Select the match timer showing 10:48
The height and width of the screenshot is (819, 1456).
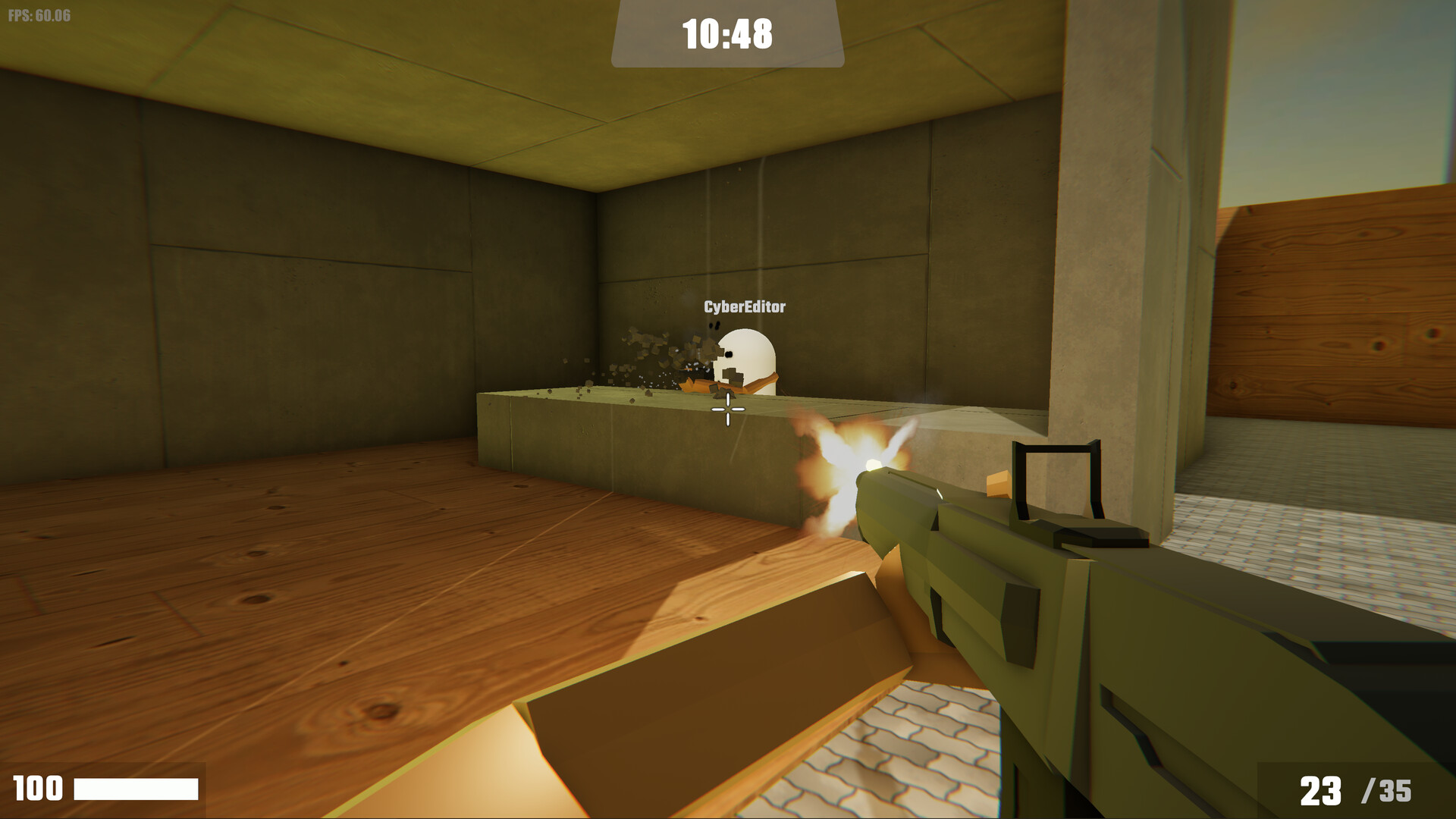click(x=727, y=33)
